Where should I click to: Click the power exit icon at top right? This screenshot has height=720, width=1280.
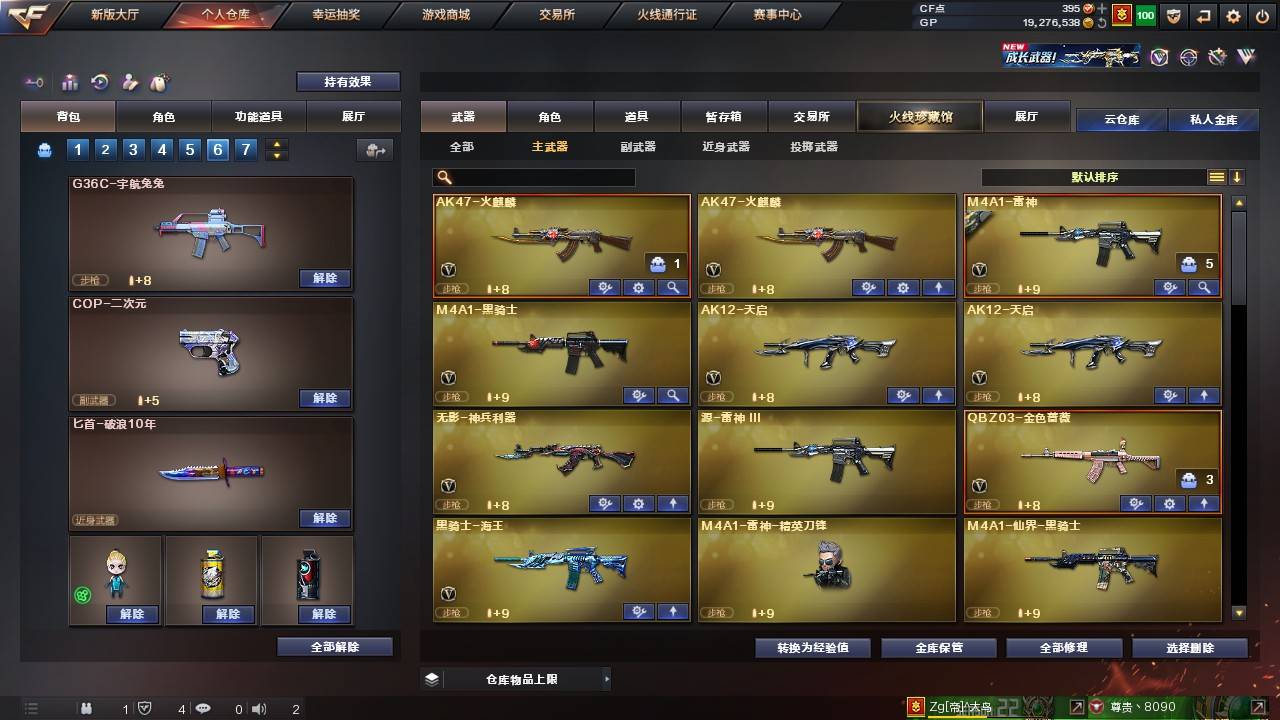(1261, 17)
